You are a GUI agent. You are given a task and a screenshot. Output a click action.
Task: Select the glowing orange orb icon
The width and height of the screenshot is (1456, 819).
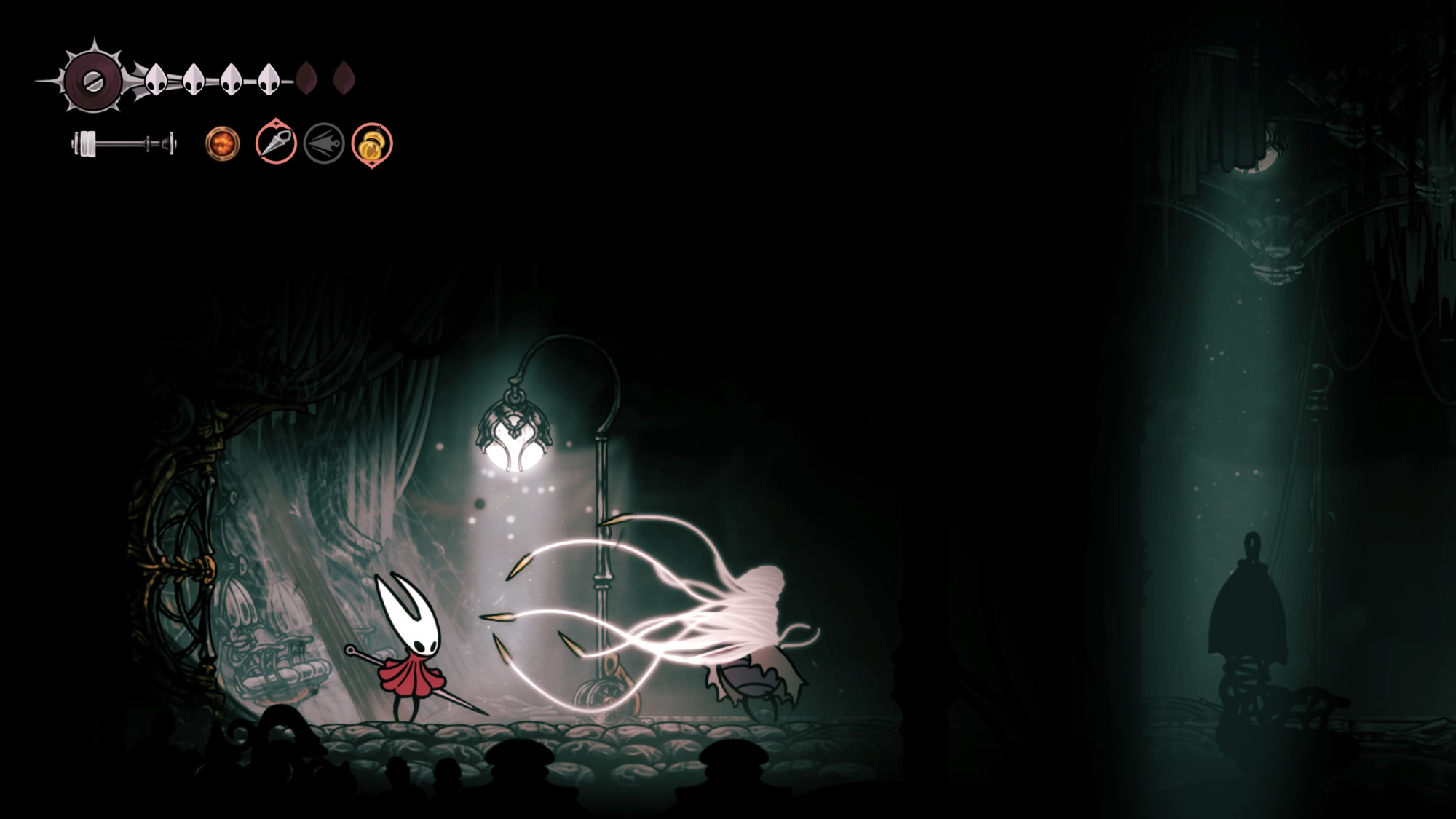pos(222,143)
